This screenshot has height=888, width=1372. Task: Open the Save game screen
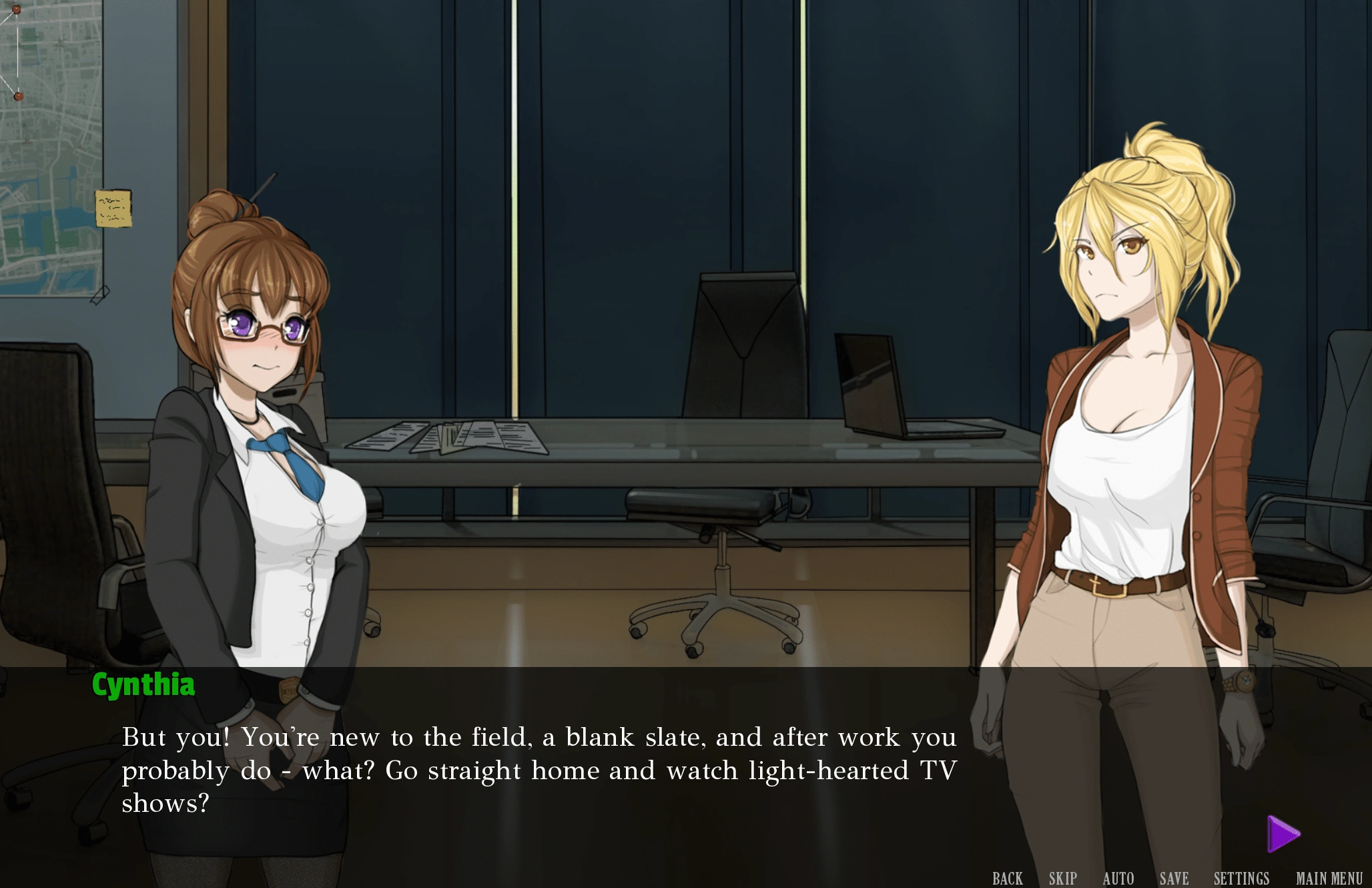coord(1174,878)
